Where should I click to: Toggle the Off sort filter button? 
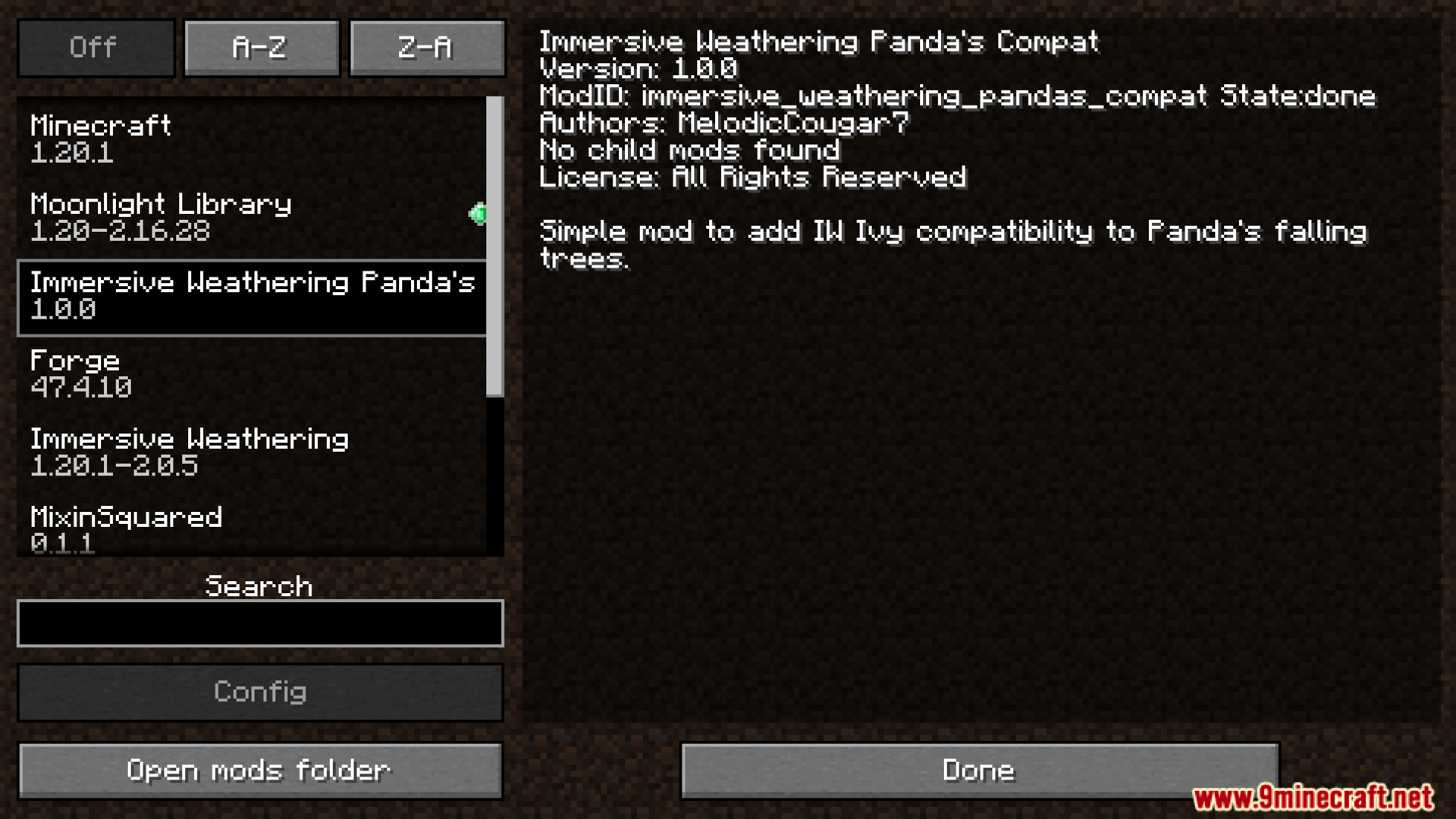[95, 47]
